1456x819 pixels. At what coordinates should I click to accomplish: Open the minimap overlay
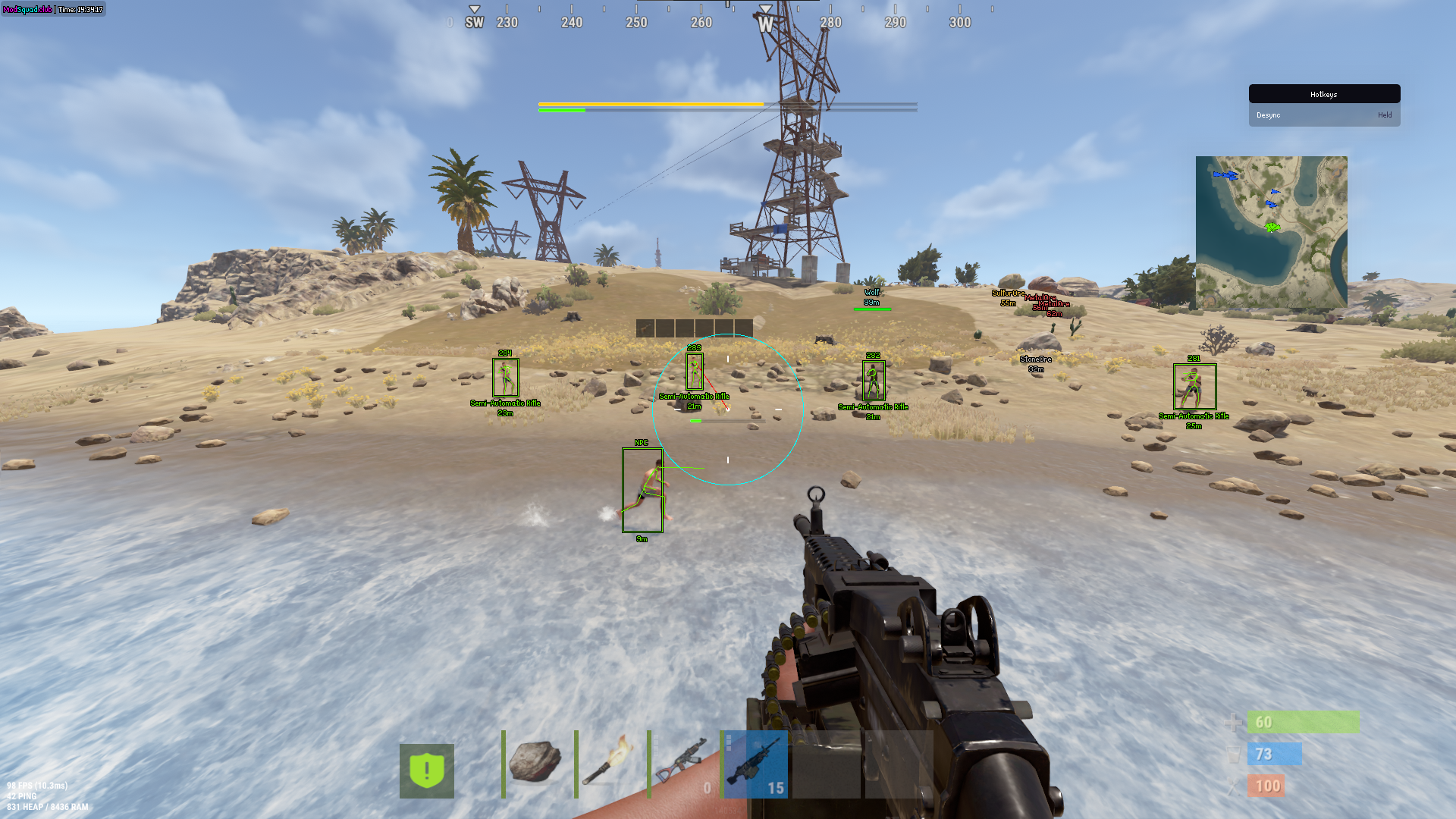click(x=1271, y=231)
